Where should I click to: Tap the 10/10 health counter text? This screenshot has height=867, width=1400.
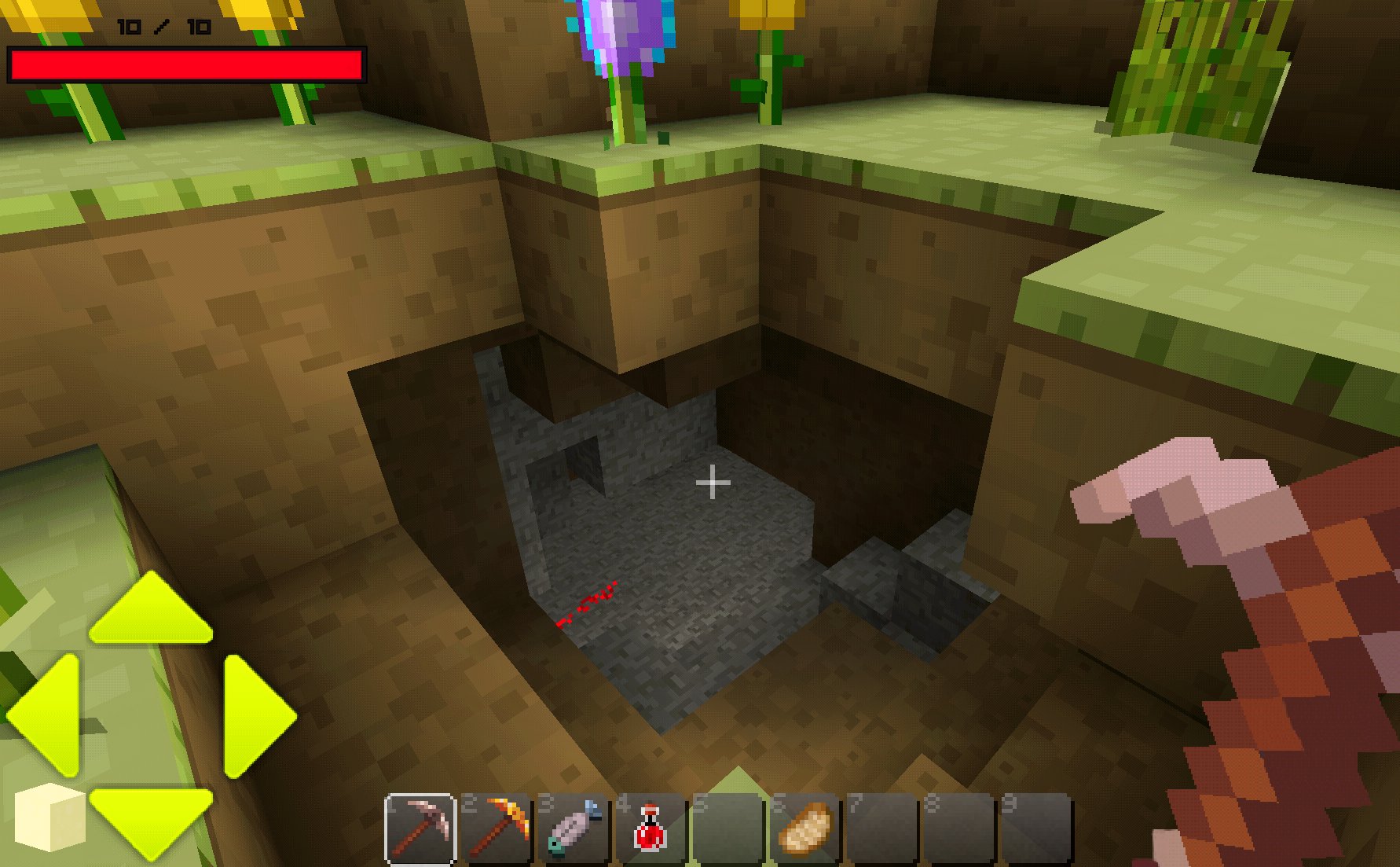(x=162, y=26)
